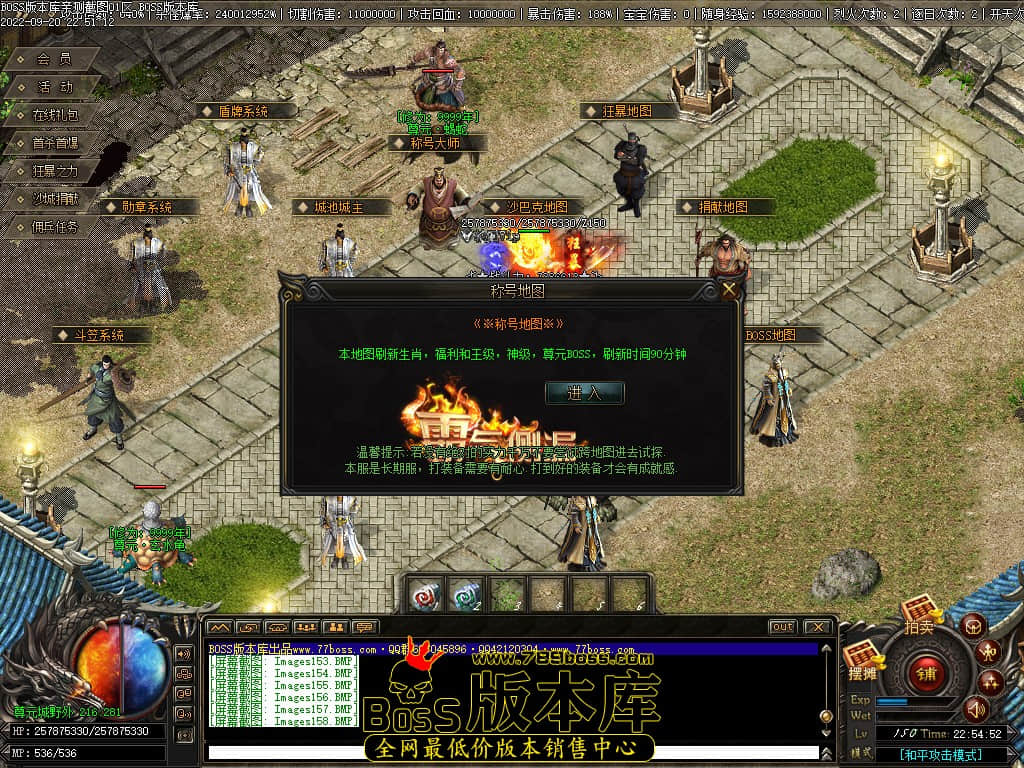Image resolution: width=1024 pixels, height=768 pixels.
Task: Choose the 沙城捐献 donation entry
Action: [x=54, y=199]
